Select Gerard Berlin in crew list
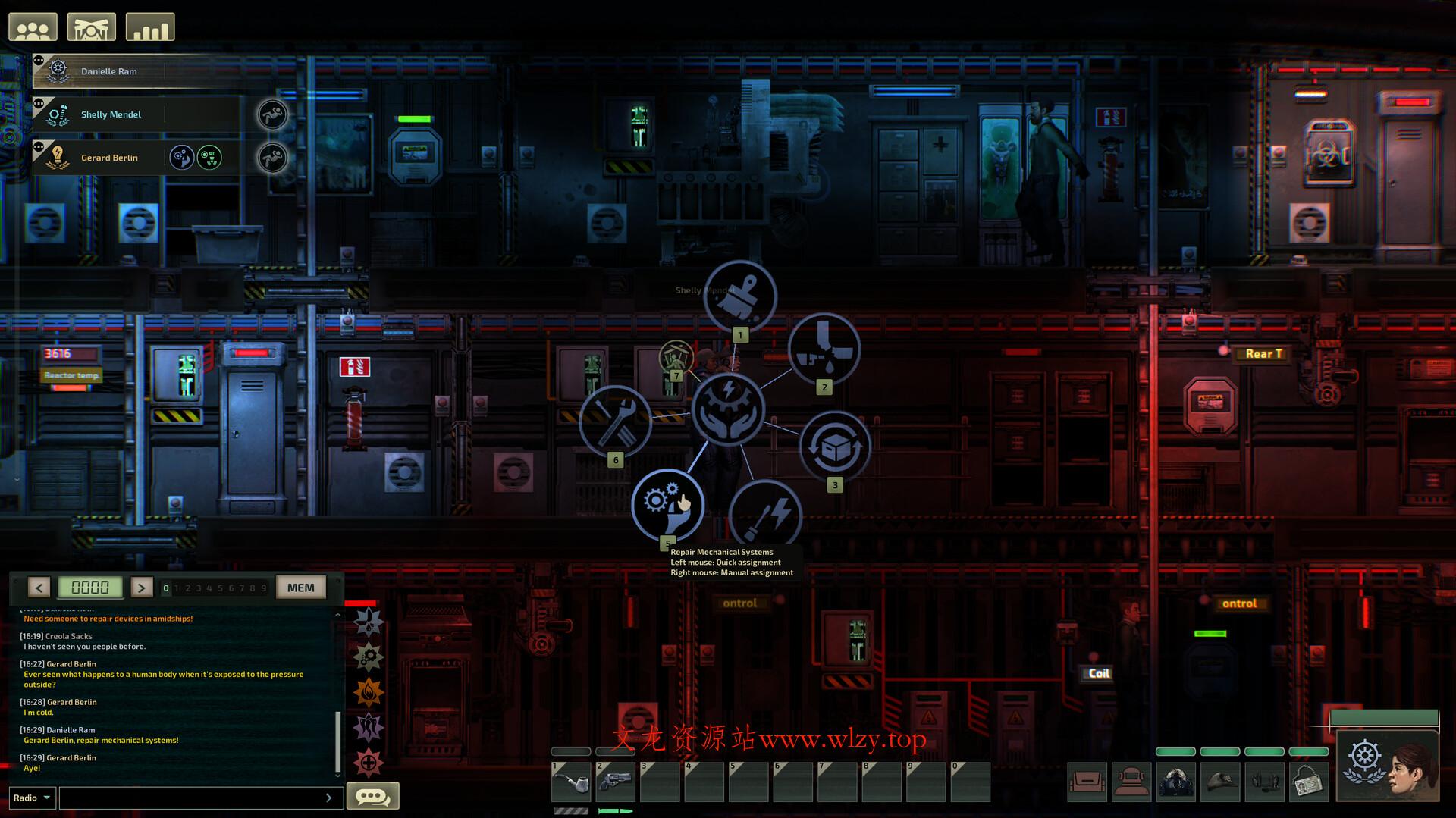This screenshot has height=818, width=1456. coord(109,158)
